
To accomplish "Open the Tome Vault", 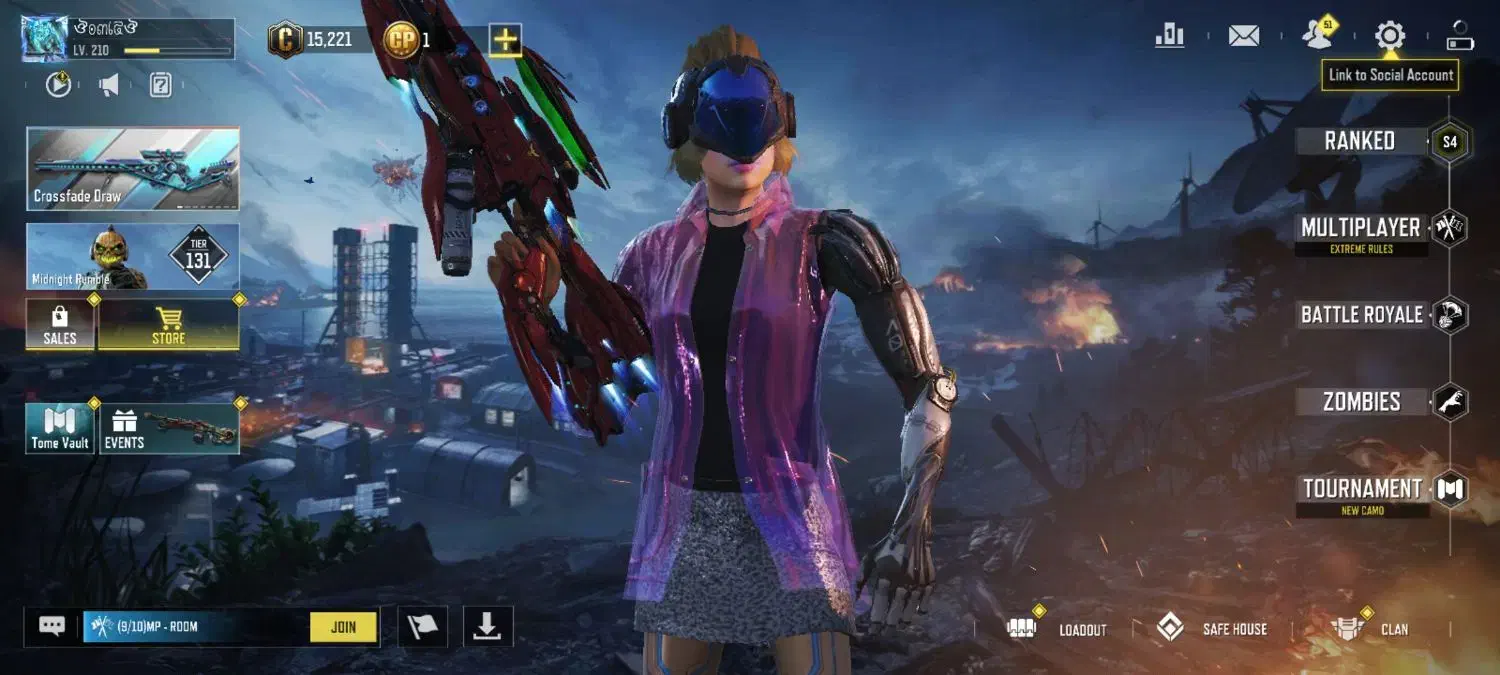I will (60, 429).
